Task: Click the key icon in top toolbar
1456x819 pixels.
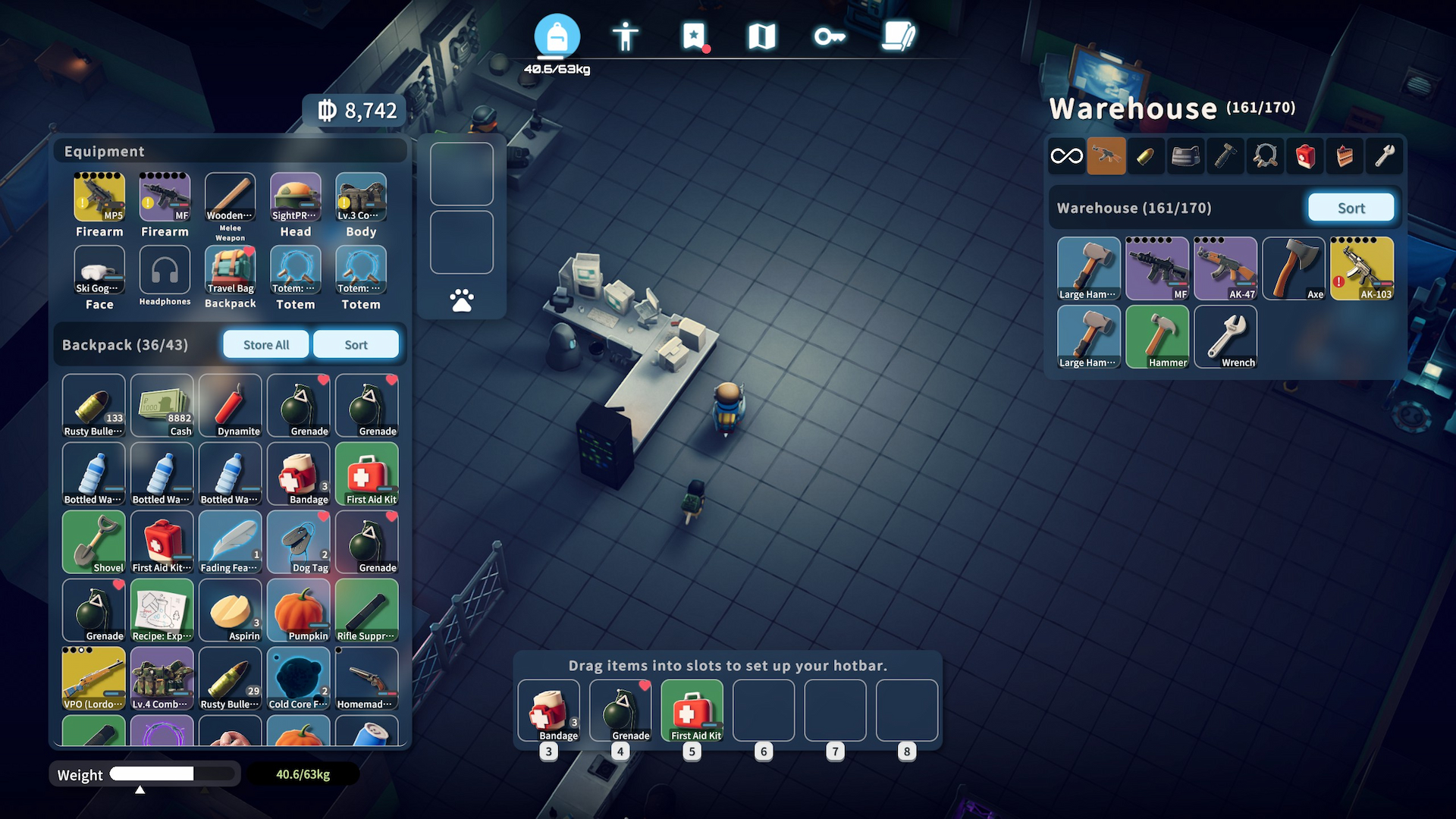Action: pyautogui.click(x=830, y=35)
